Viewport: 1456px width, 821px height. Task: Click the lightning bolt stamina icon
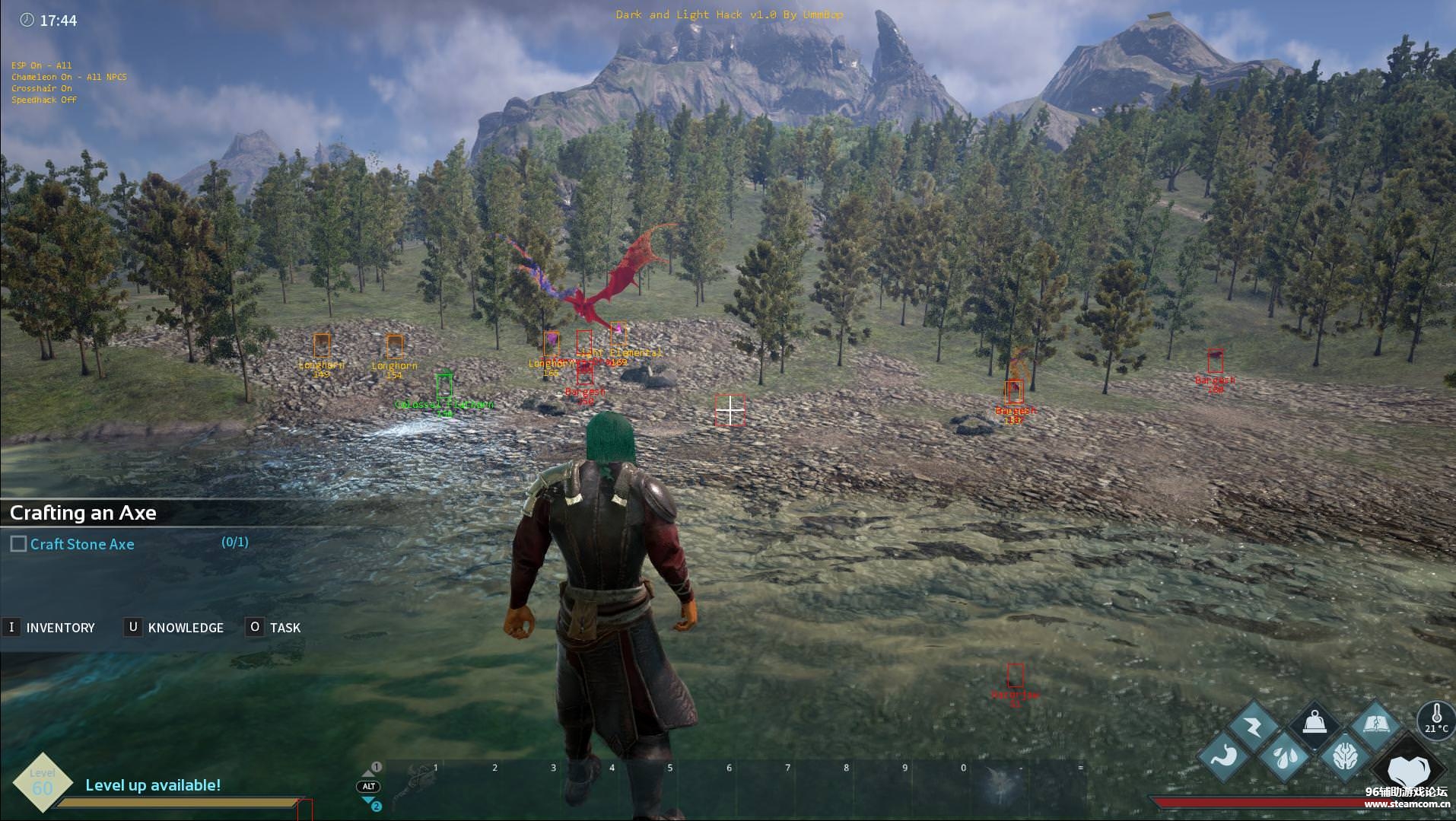coord(1254,727)
